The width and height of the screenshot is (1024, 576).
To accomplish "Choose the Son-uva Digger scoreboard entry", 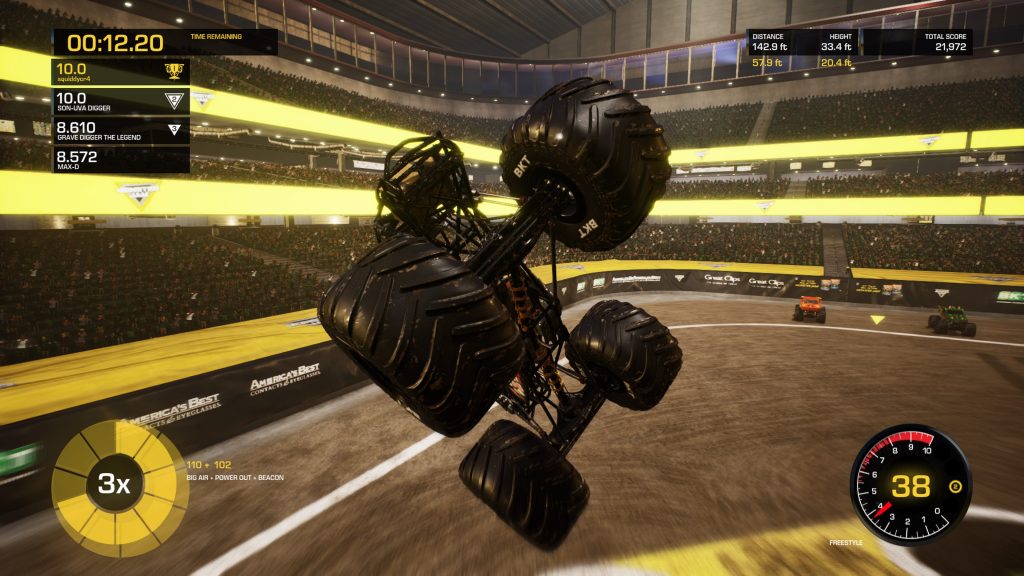I will (120, 100).
